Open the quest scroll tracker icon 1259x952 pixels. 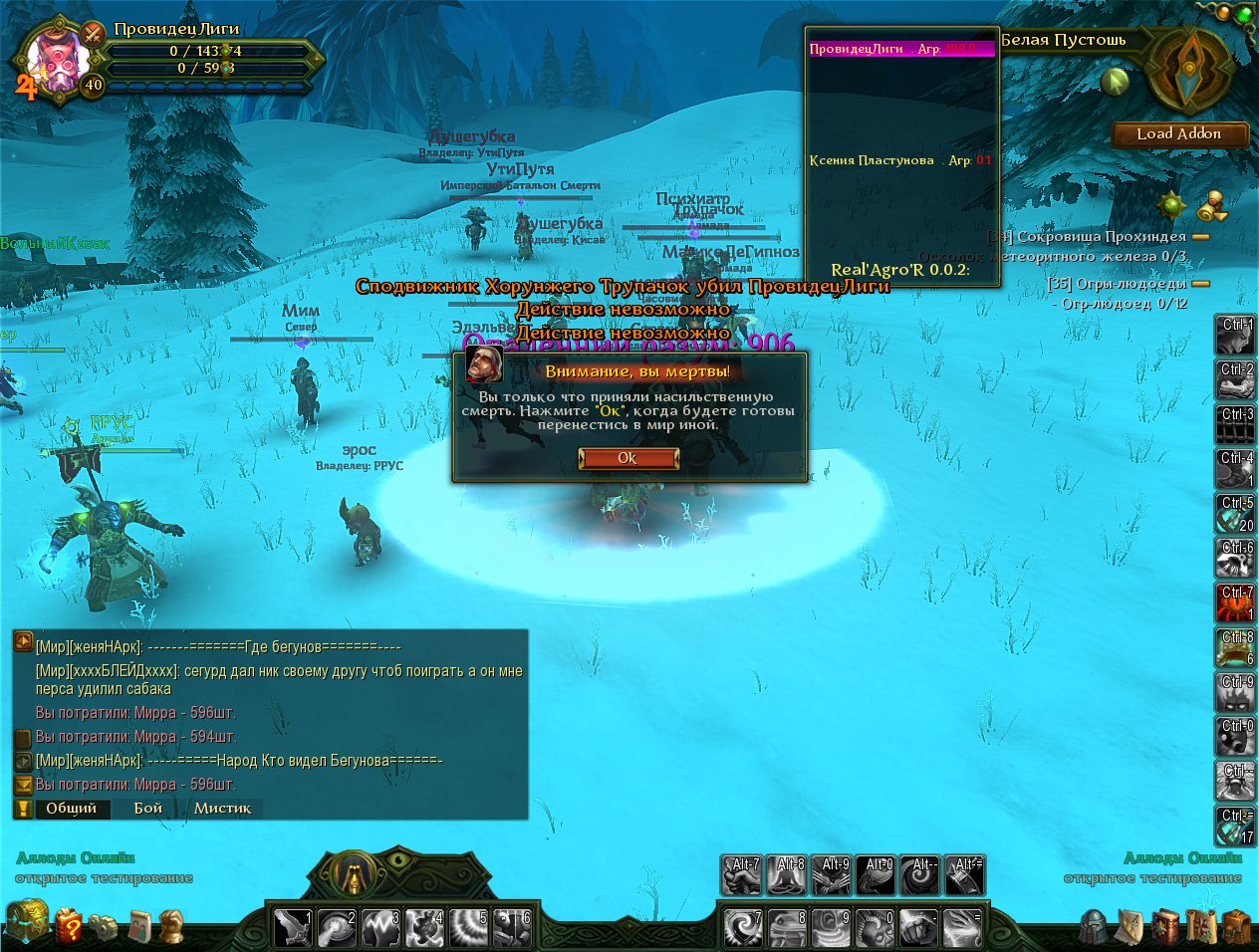pyautogui.click(x=1212, y=207)
